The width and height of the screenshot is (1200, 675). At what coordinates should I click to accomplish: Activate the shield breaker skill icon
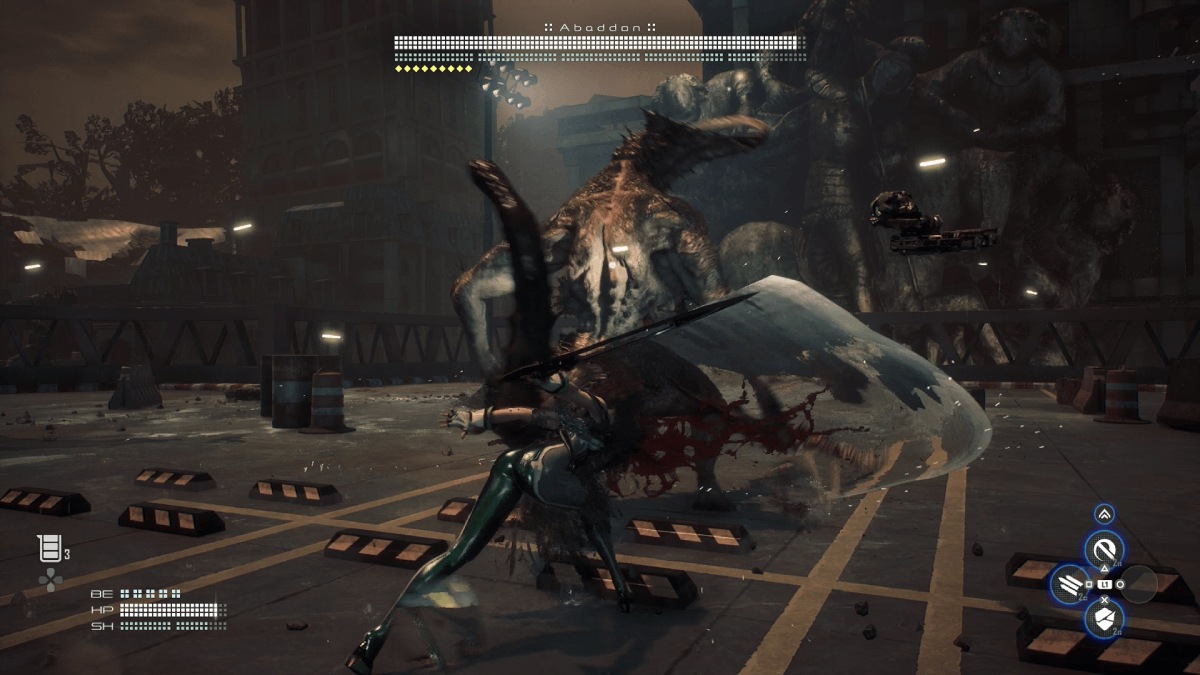point(1104,619)
